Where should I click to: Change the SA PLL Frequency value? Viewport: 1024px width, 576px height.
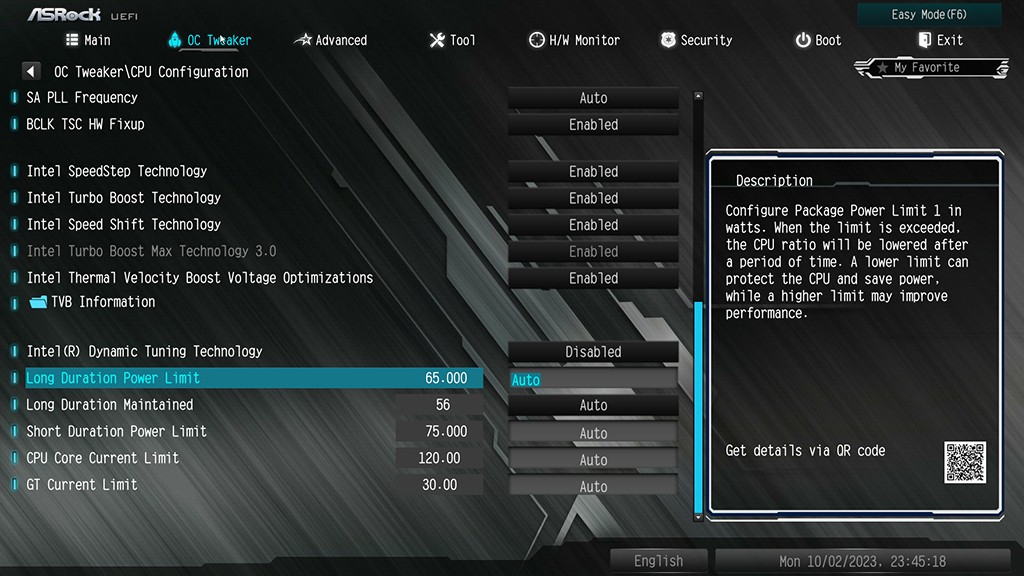coord(593,98)
